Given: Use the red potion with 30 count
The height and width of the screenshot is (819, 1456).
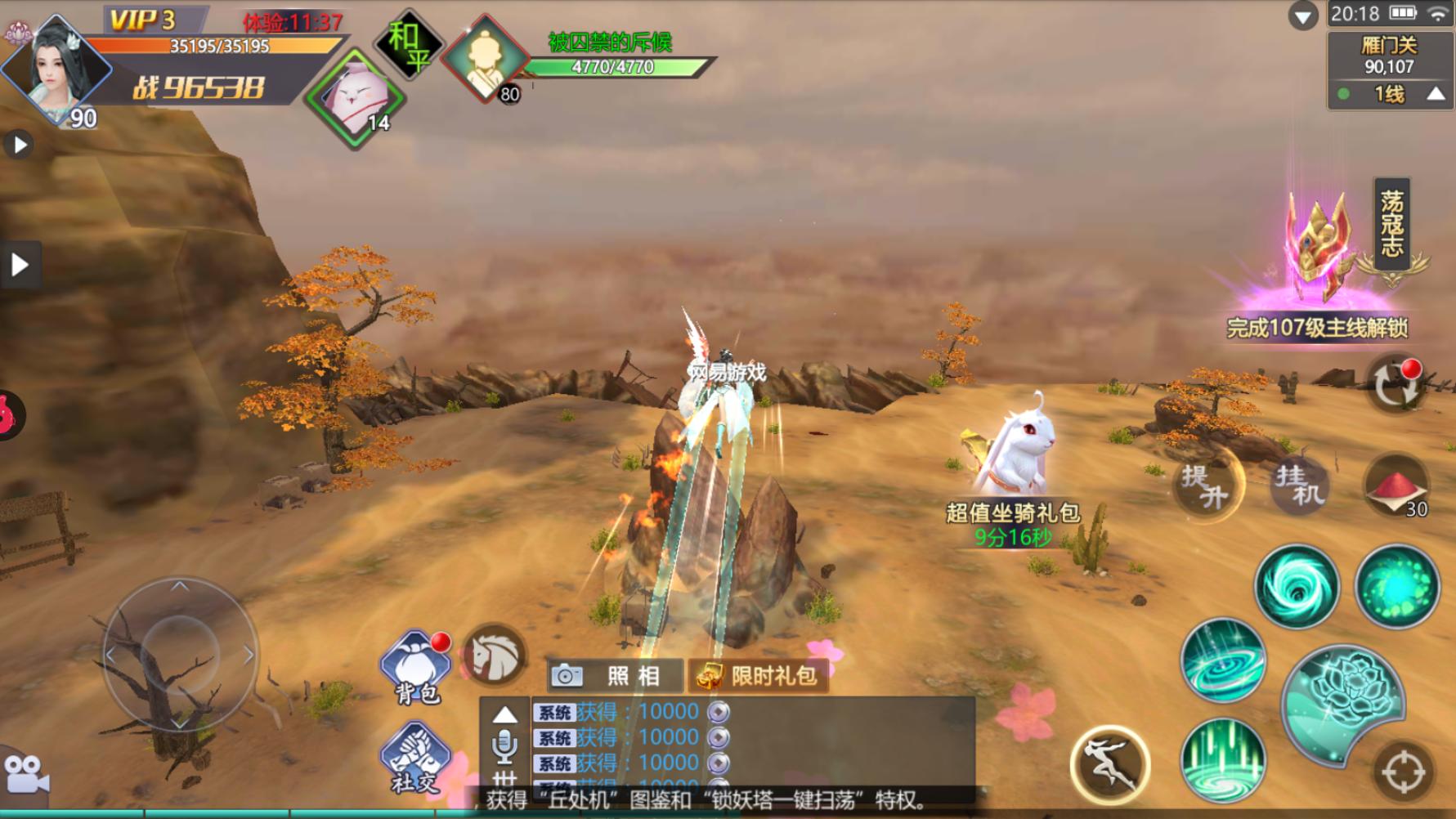Looking at the screenshot, I should [x=1396, y=487].
